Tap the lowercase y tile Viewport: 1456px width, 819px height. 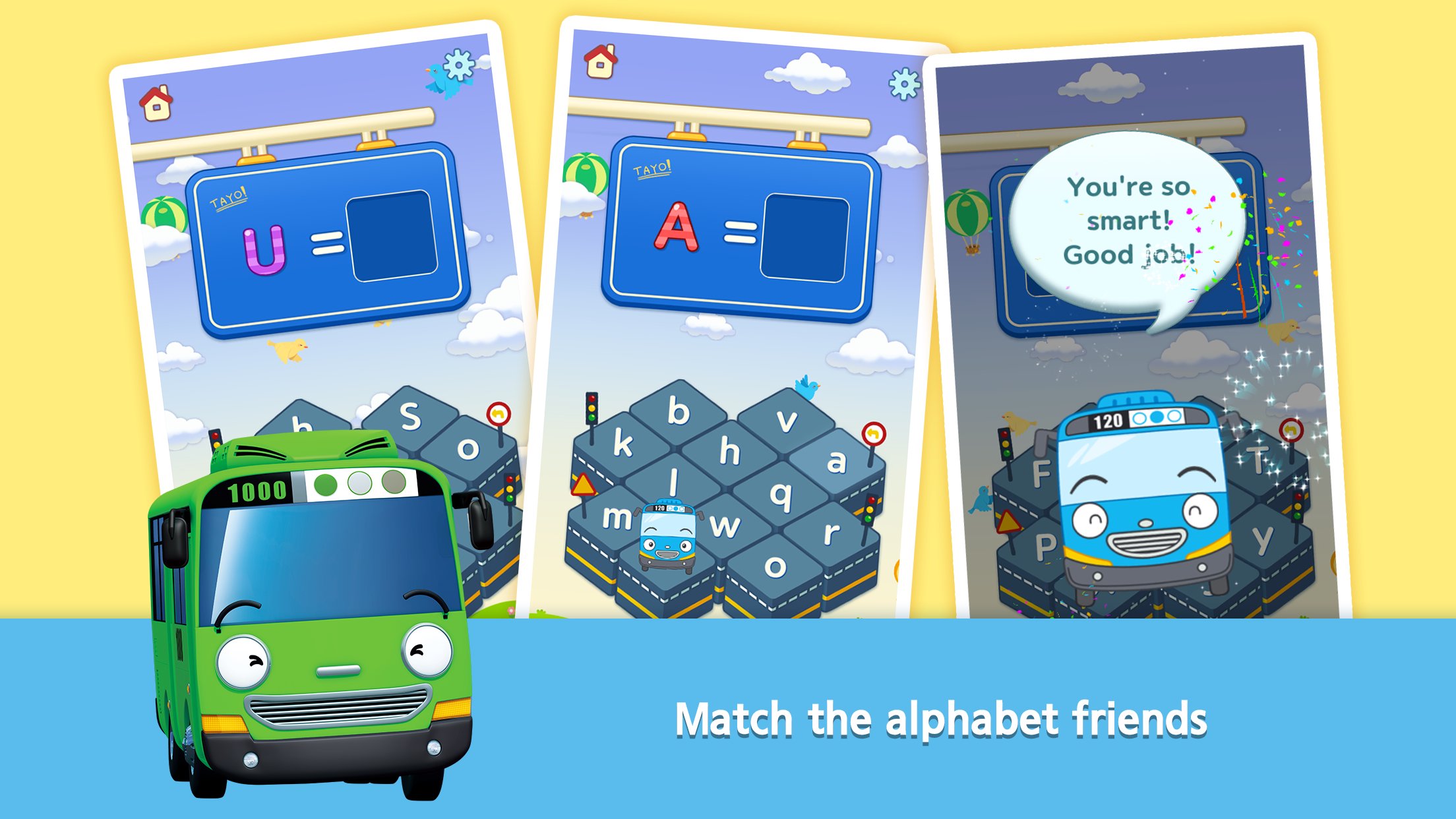[1263, 540]
